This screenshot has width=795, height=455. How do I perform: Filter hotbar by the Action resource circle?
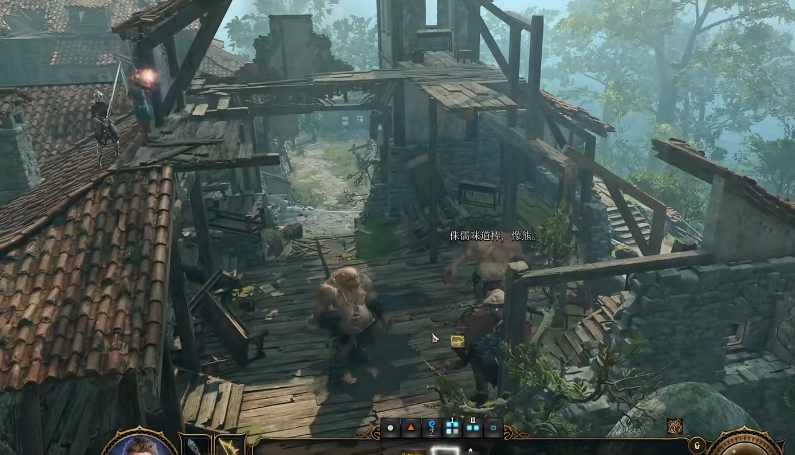point(391,429)
